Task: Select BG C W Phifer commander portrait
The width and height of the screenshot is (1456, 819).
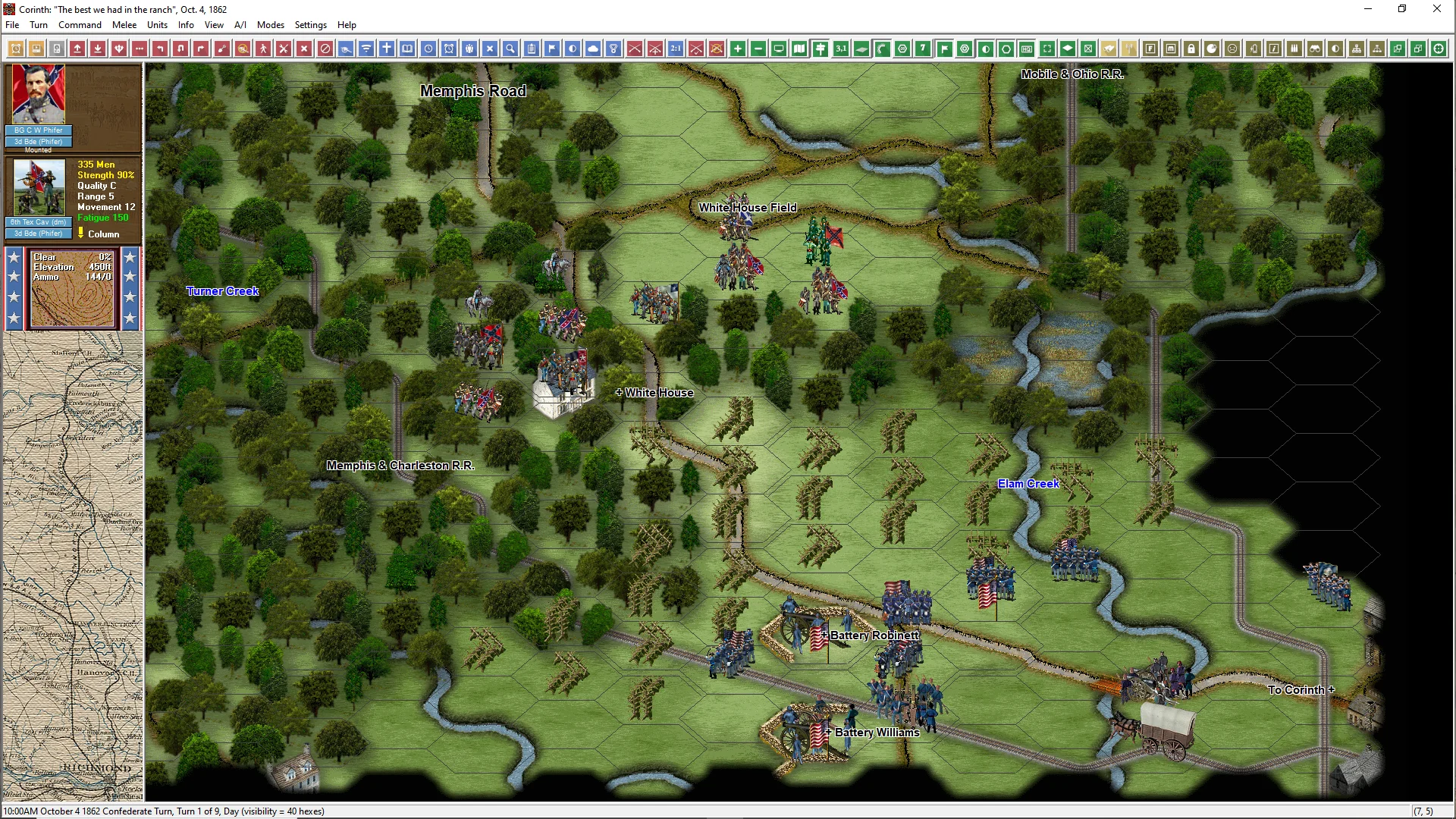Action: coord(39,95)
